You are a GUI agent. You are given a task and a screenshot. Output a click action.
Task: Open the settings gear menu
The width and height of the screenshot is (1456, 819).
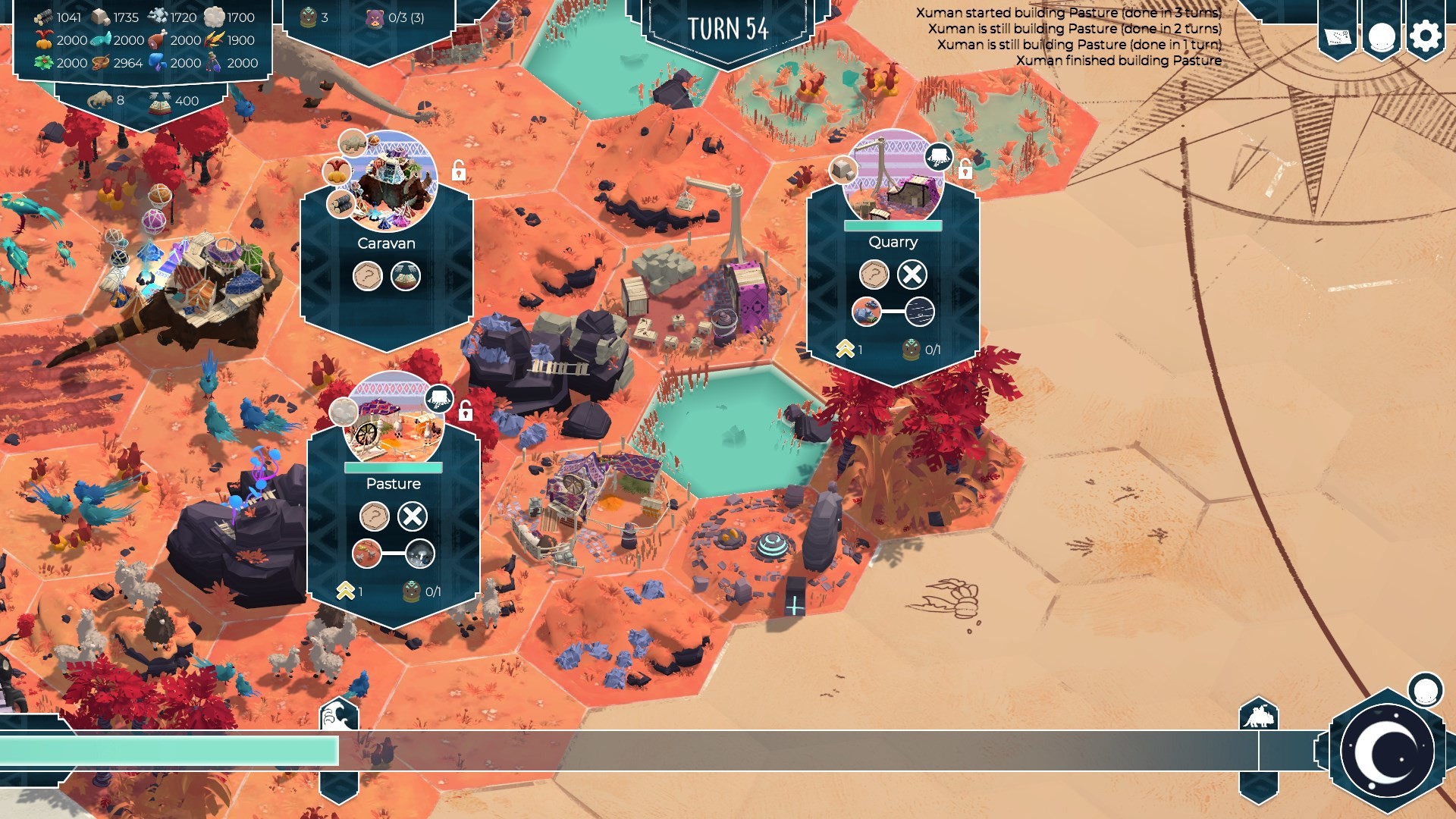[x=1425, y=36]
